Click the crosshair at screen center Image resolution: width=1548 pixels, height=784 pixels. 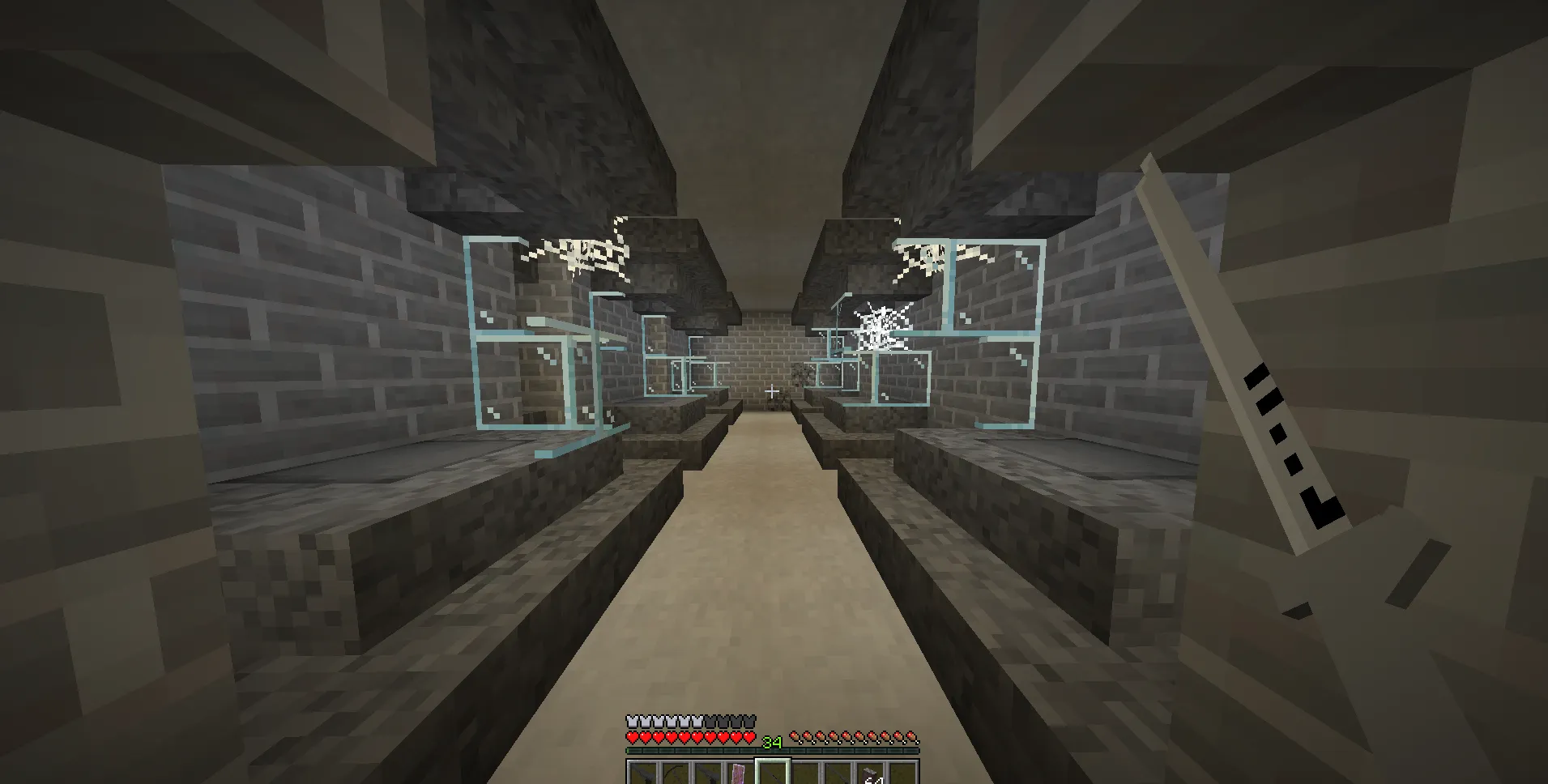click(774, 392)
